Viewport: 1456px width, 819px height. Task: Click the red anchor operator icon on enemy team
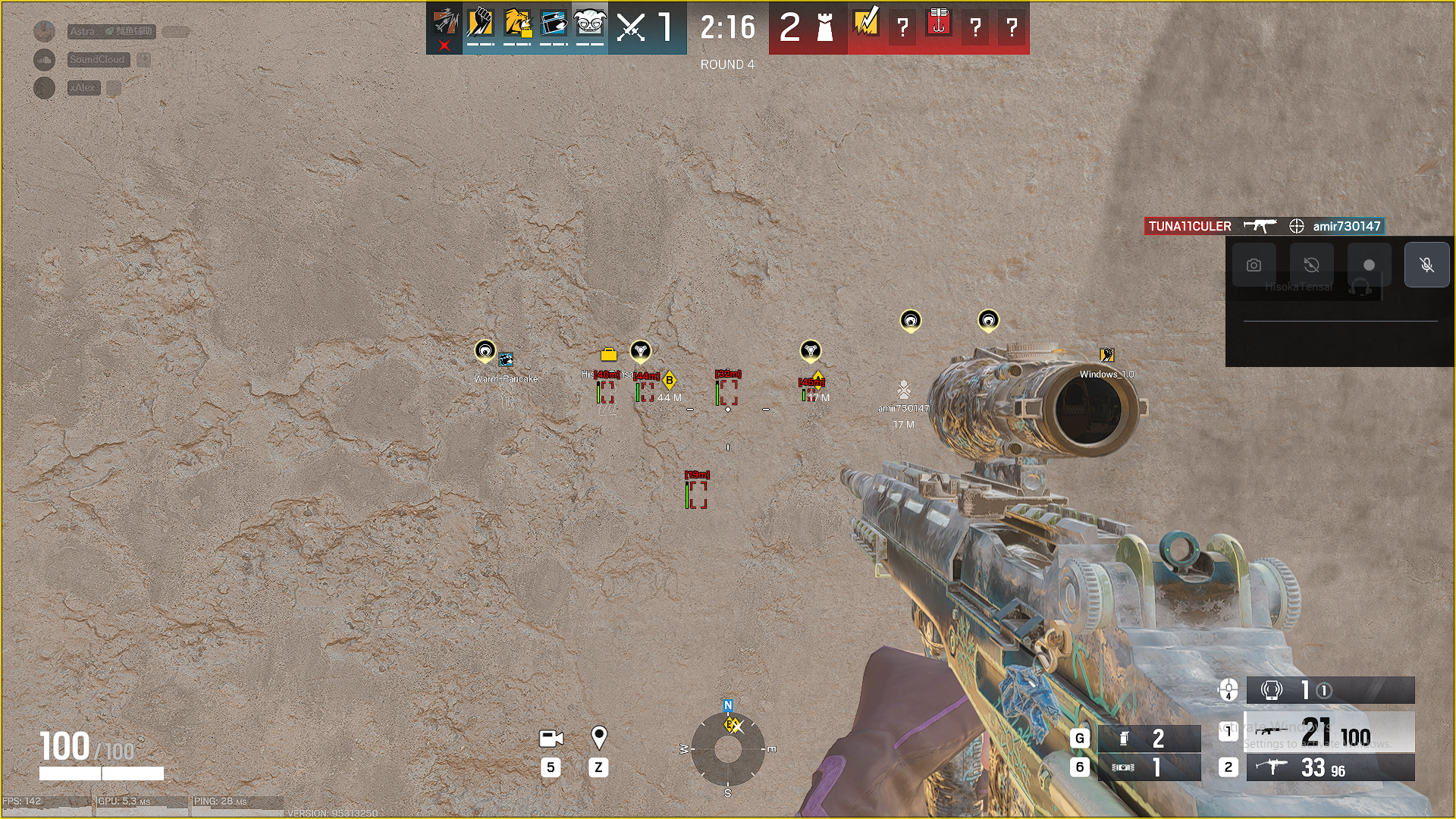[939, 23]
